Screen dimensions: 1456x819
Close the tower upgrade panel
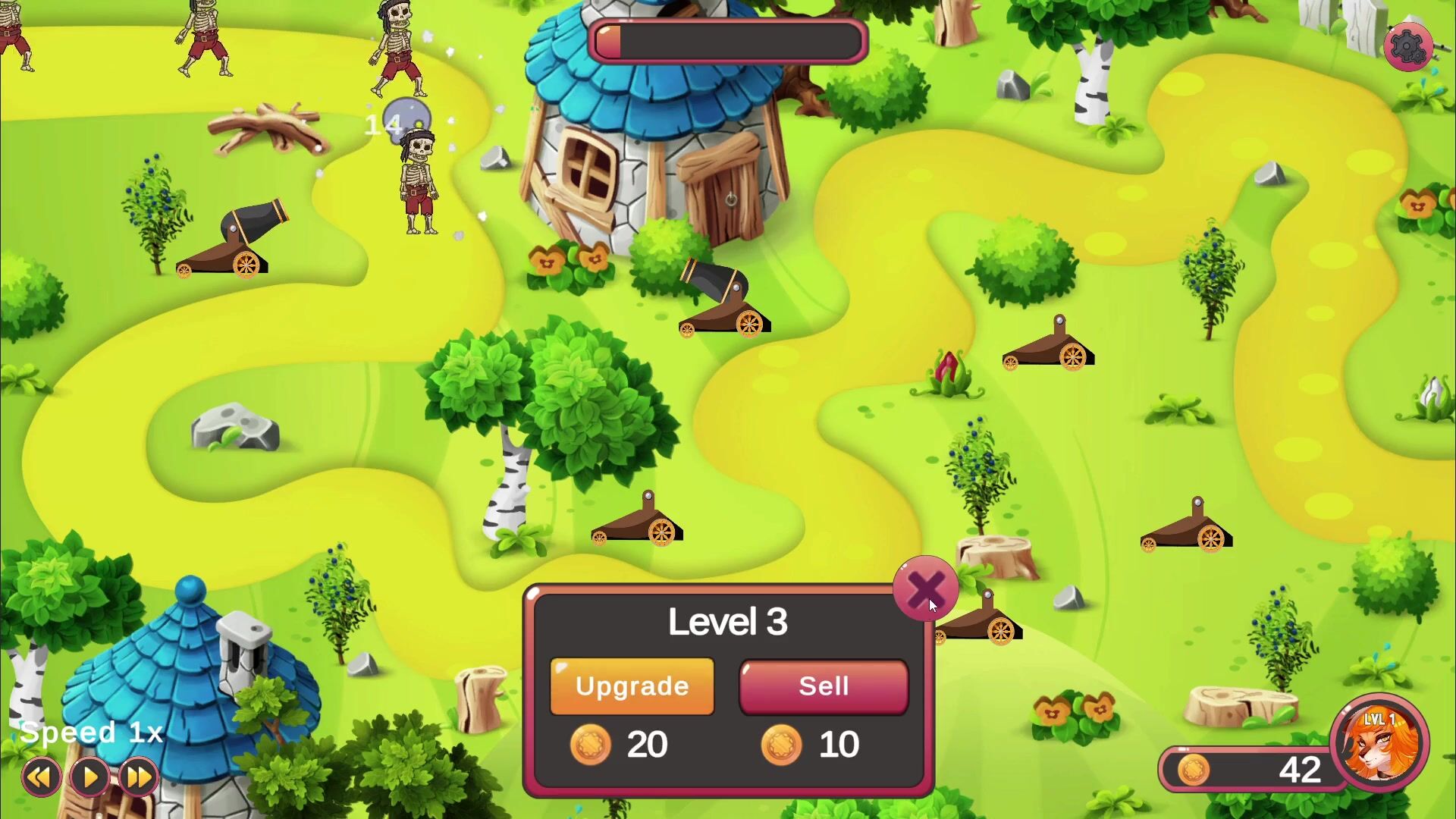pyautogui.click(x=925, y=588)
